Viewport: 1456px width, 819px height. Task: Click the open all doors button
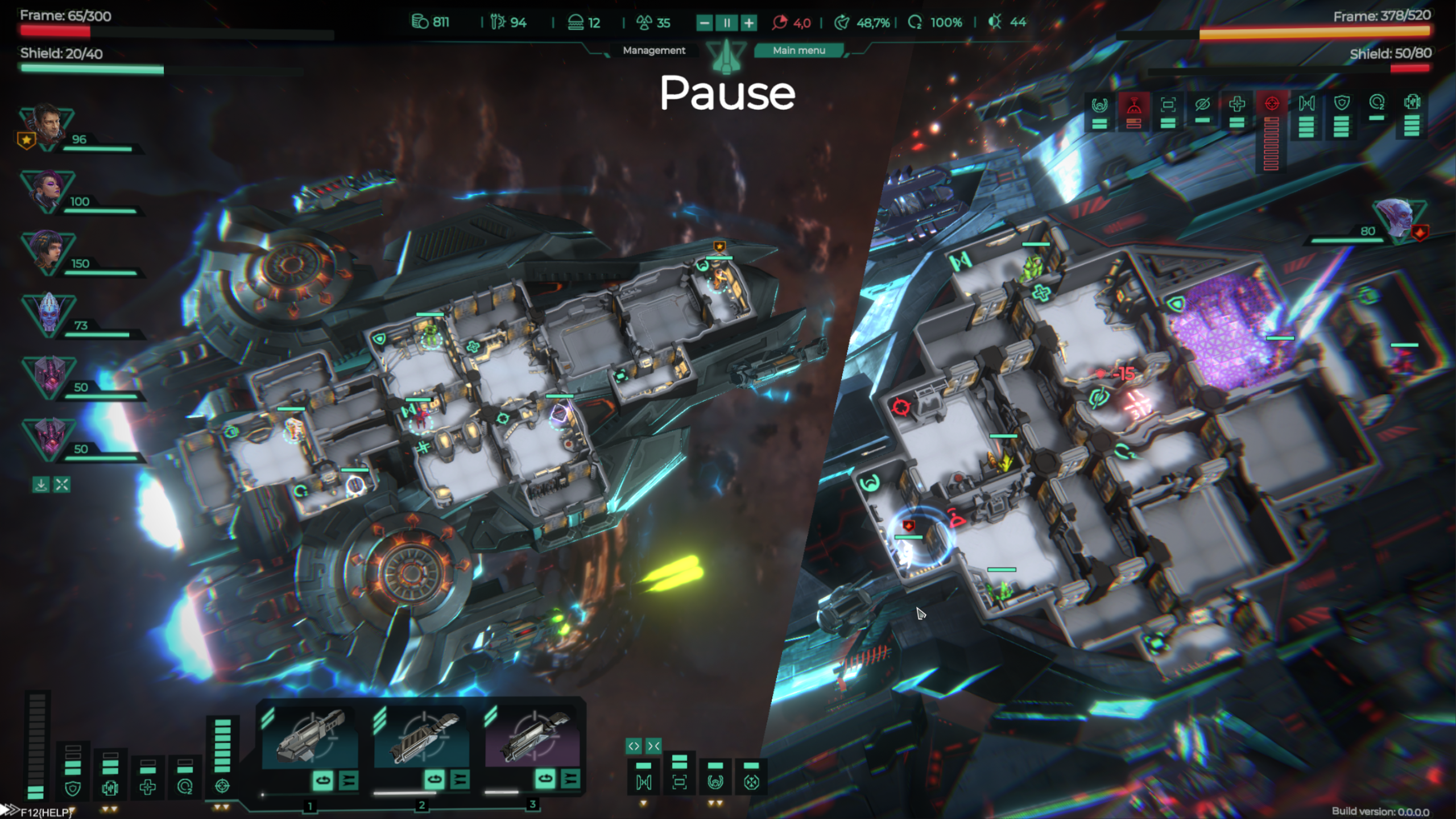634,746
